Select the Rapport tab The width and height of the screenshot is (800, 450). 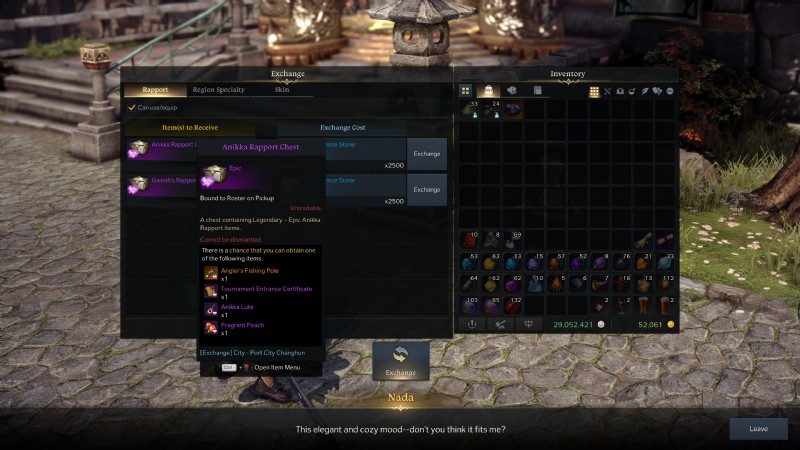pyautogui.click(x=155, y=90)
